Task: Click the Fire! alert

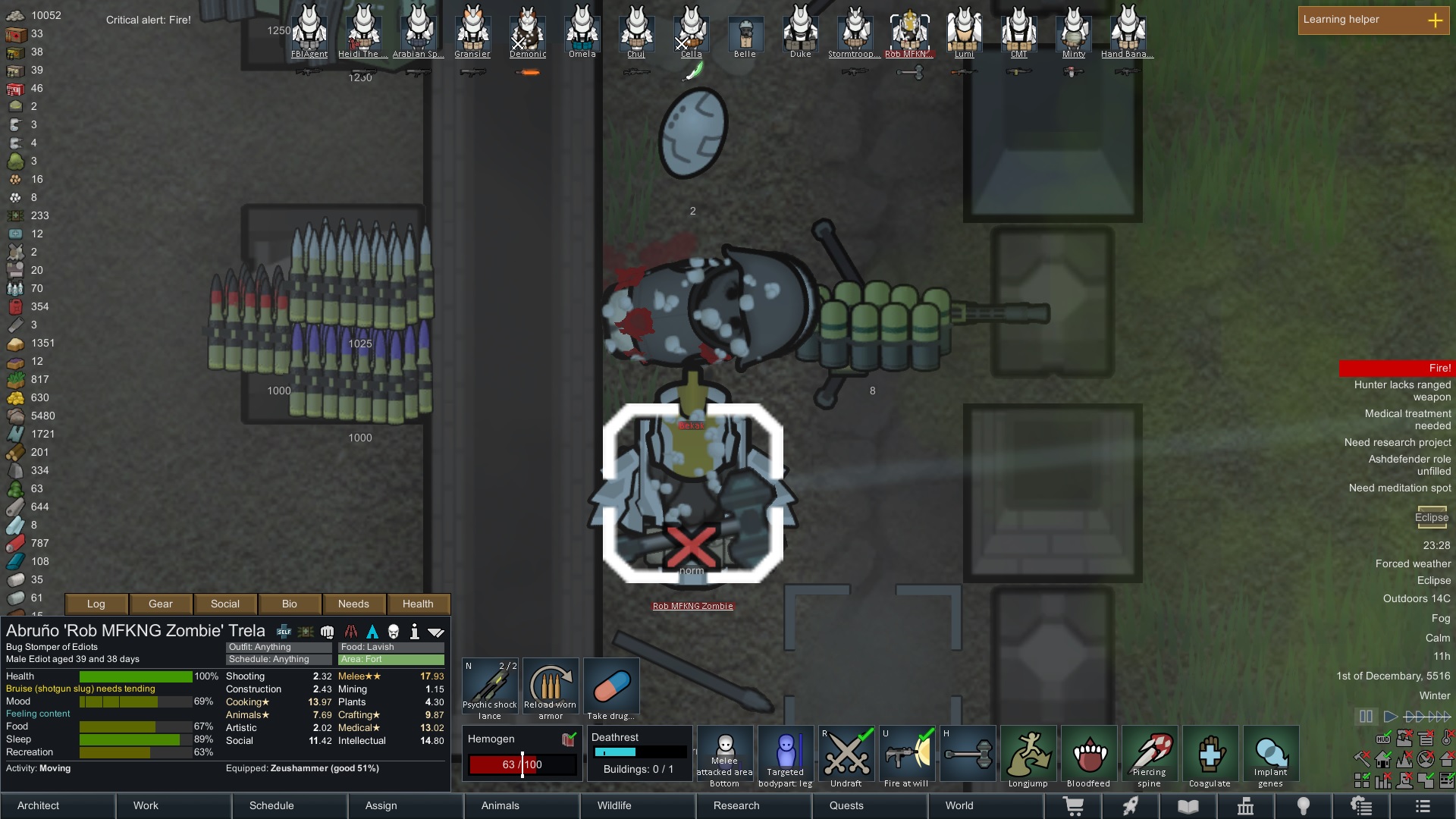Action: [x=1396, y=368]
